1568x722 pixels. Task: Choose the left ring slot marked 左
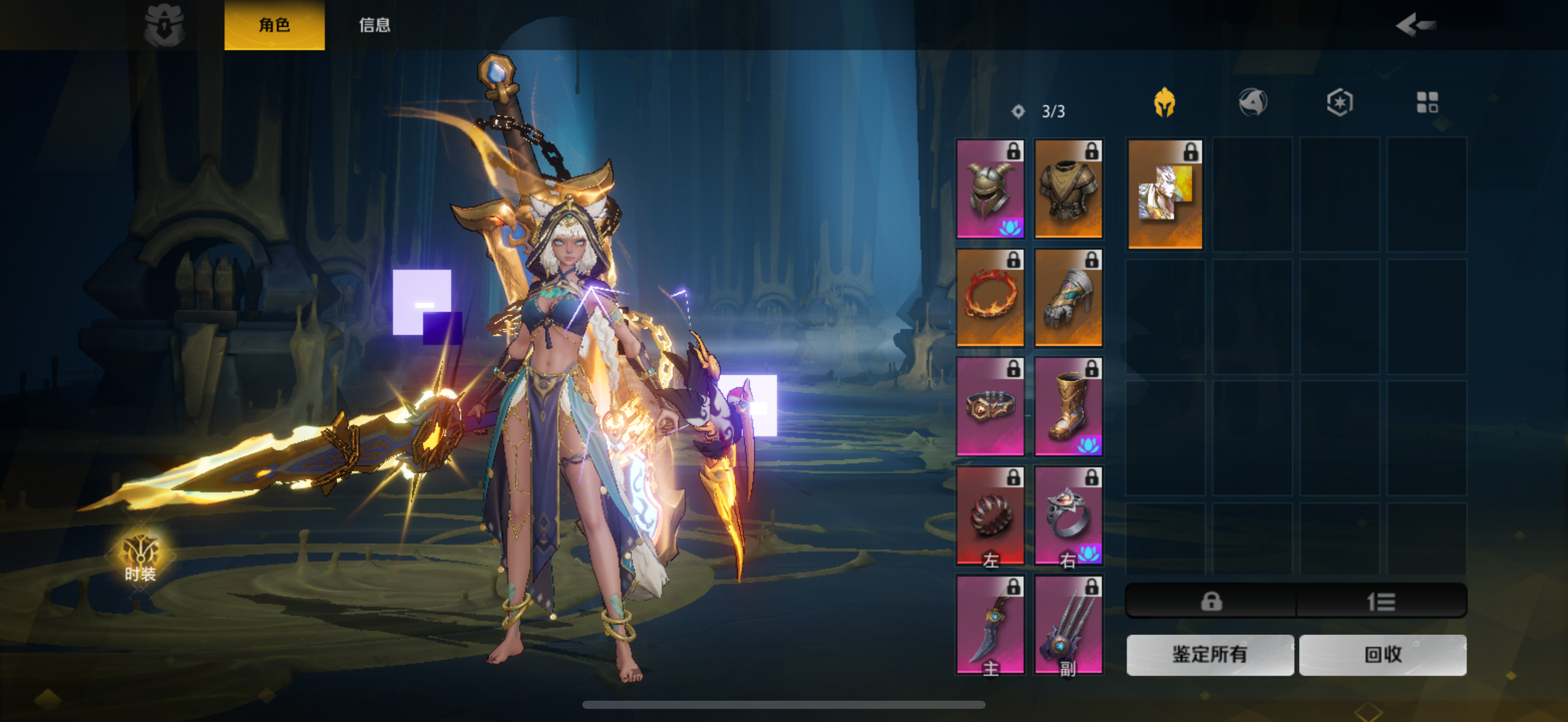pos(990,516)
